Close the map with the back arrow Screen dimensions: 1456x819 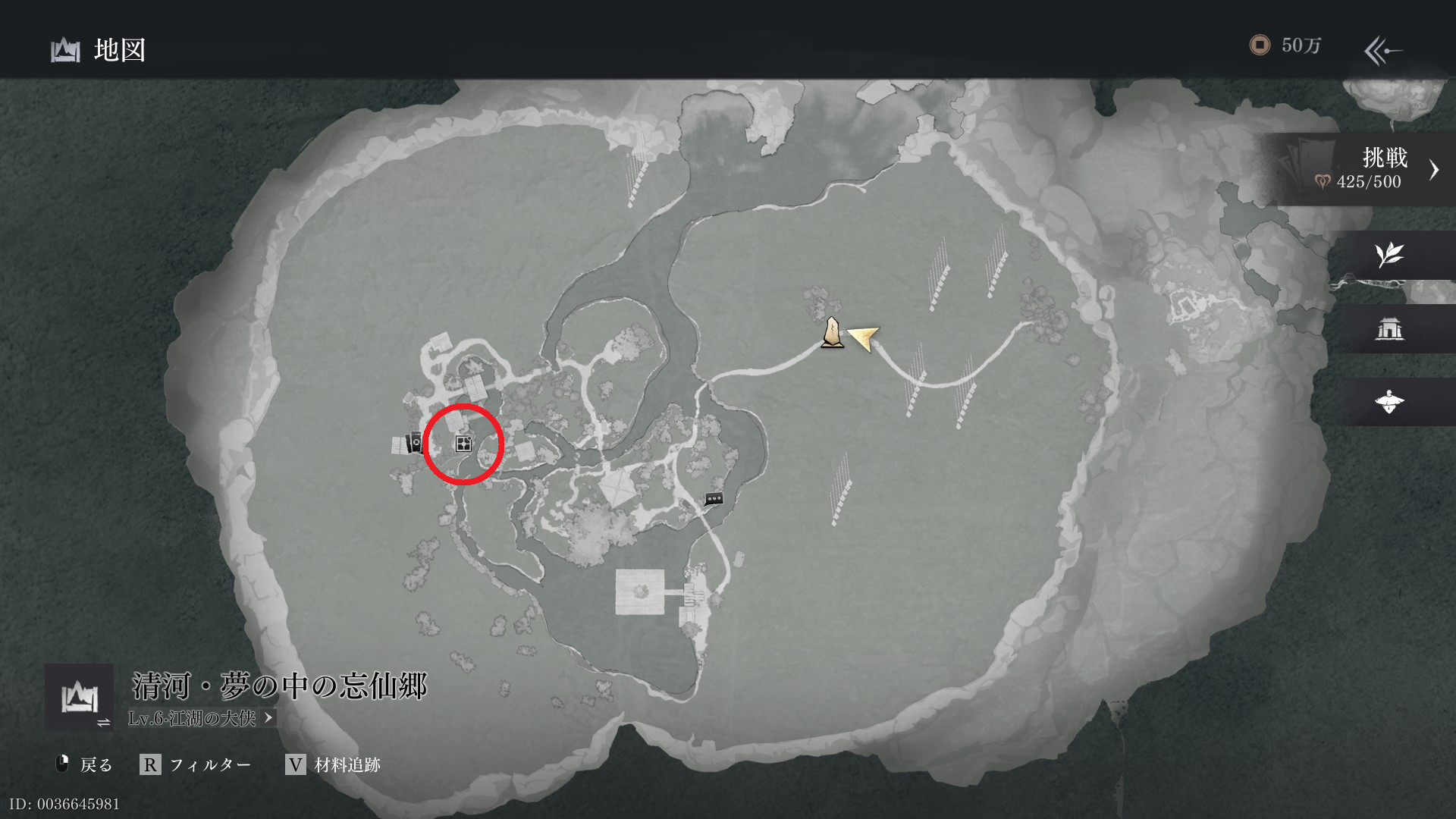1383,51
